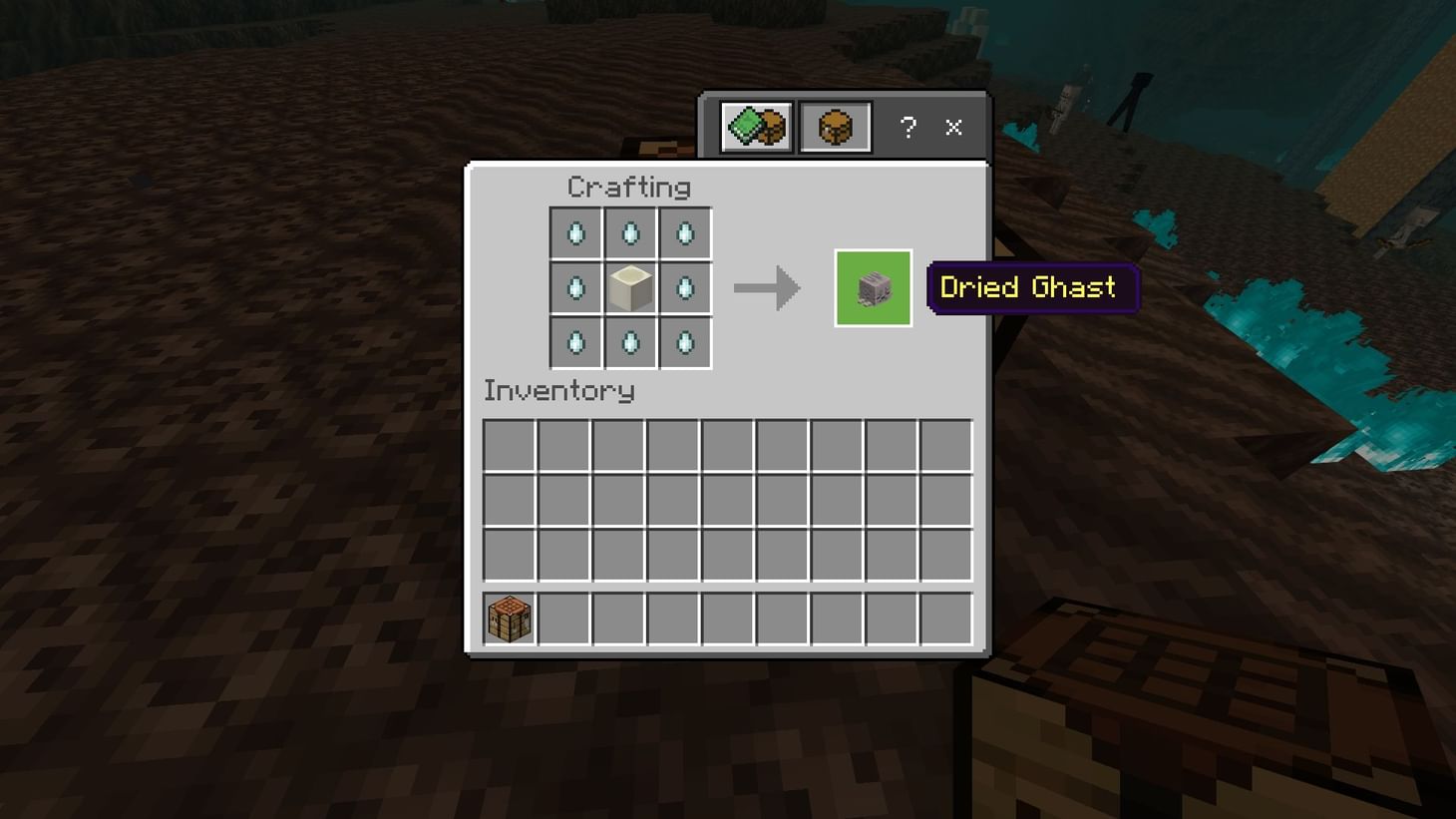The image size is (1456, 819).
Task: Select the bone block in the crafting grid
Action: (630, 287)
